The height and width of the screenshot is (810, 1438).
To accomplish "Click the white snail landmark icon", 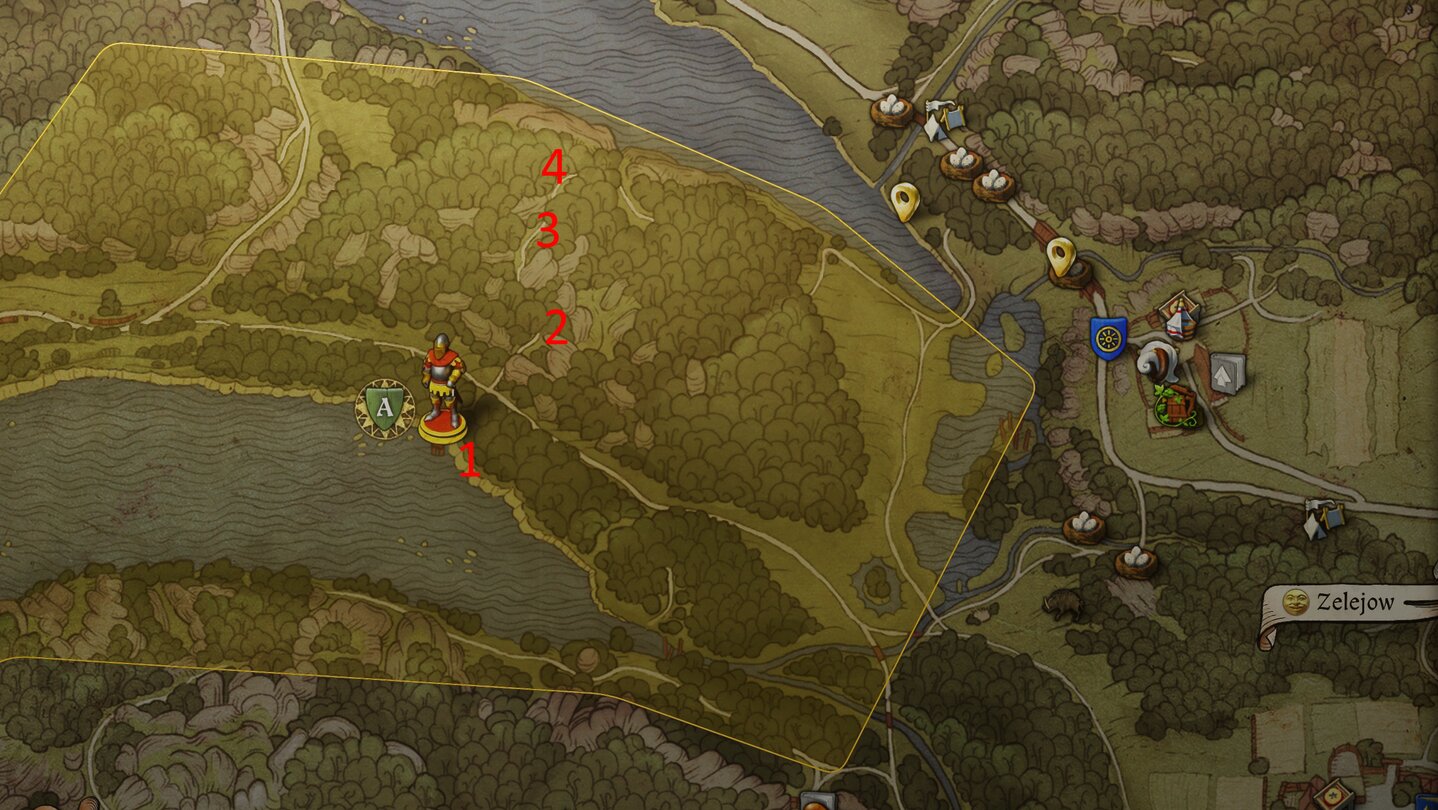I will (x=1158, y=363).
